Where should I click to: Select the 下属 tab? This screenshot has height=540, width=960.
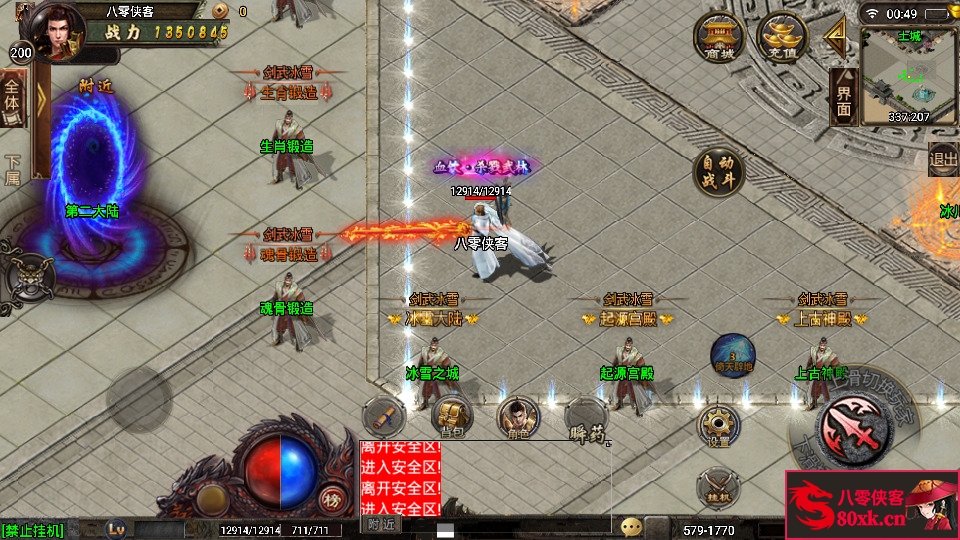click(x=12, y=168)
